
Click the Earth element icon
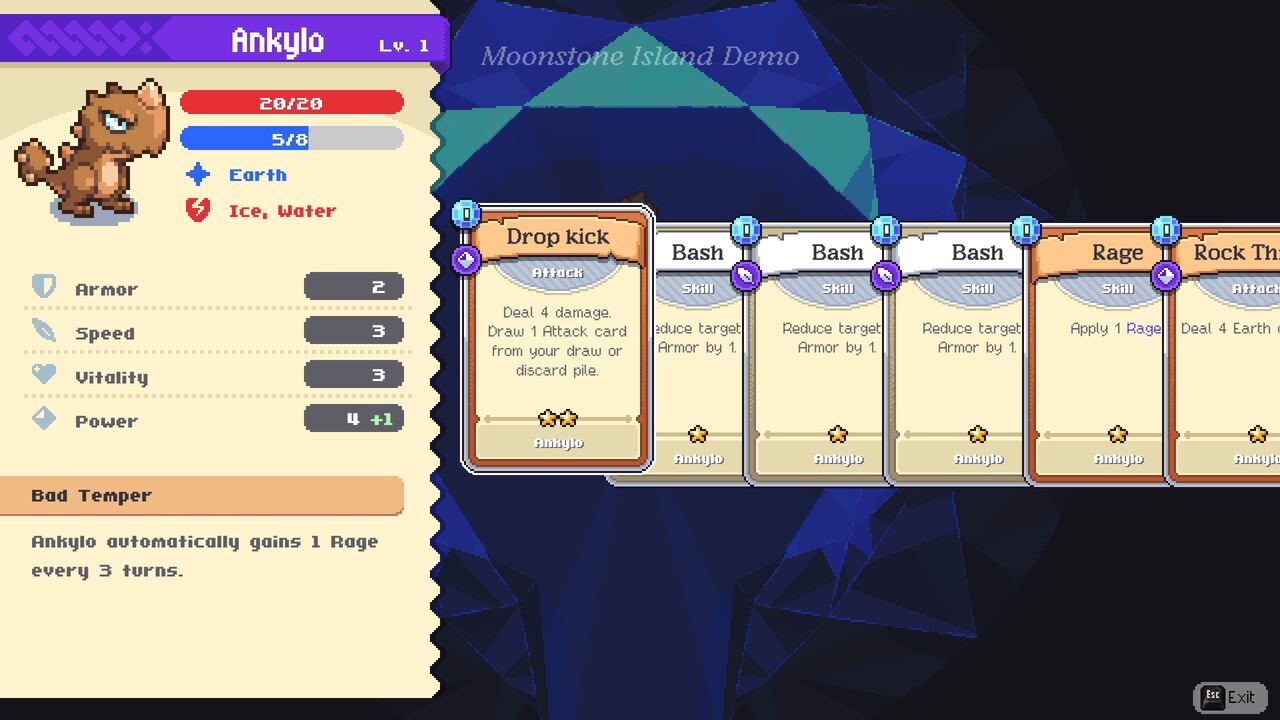pyautogui.click(x=196, y=175)
